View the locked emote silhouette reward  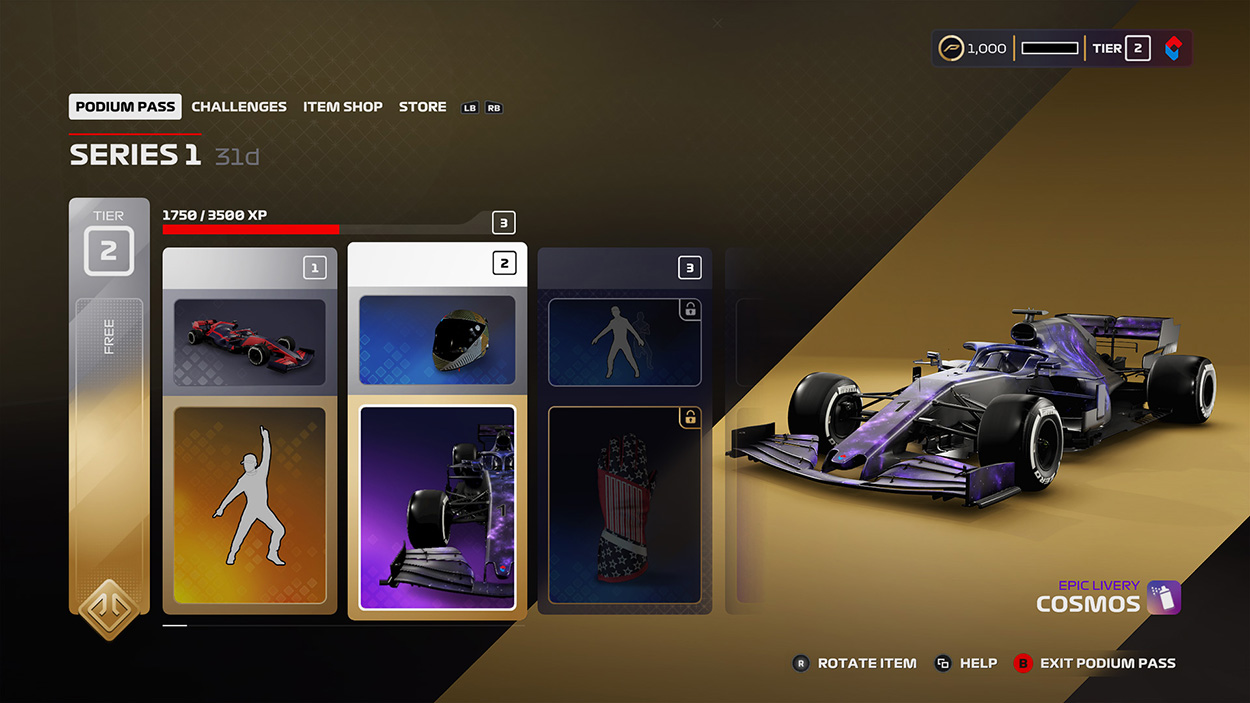point(625,342)
